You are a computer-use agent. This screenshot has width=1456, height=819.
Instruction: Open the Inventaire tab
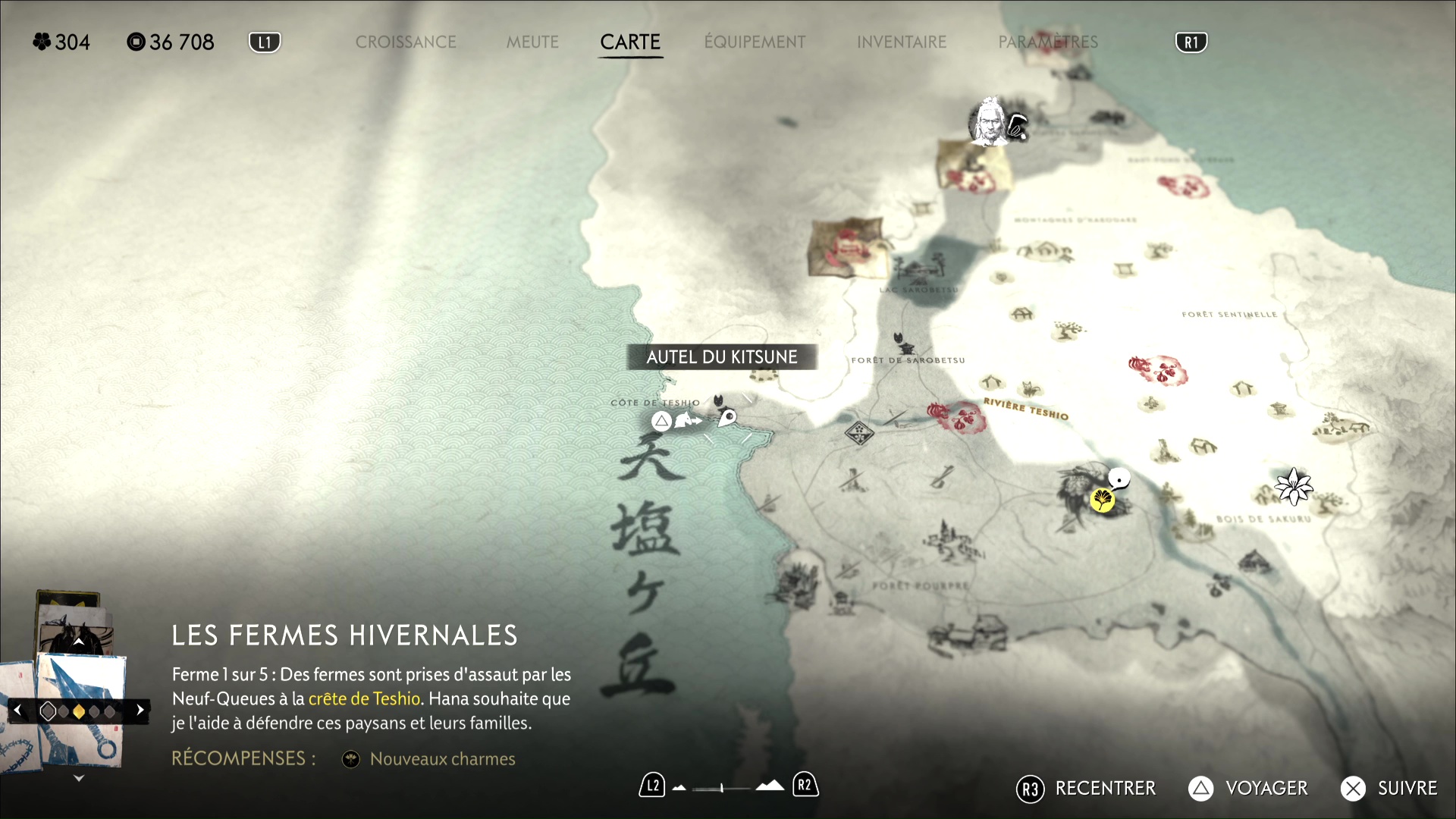pos(902,42)
